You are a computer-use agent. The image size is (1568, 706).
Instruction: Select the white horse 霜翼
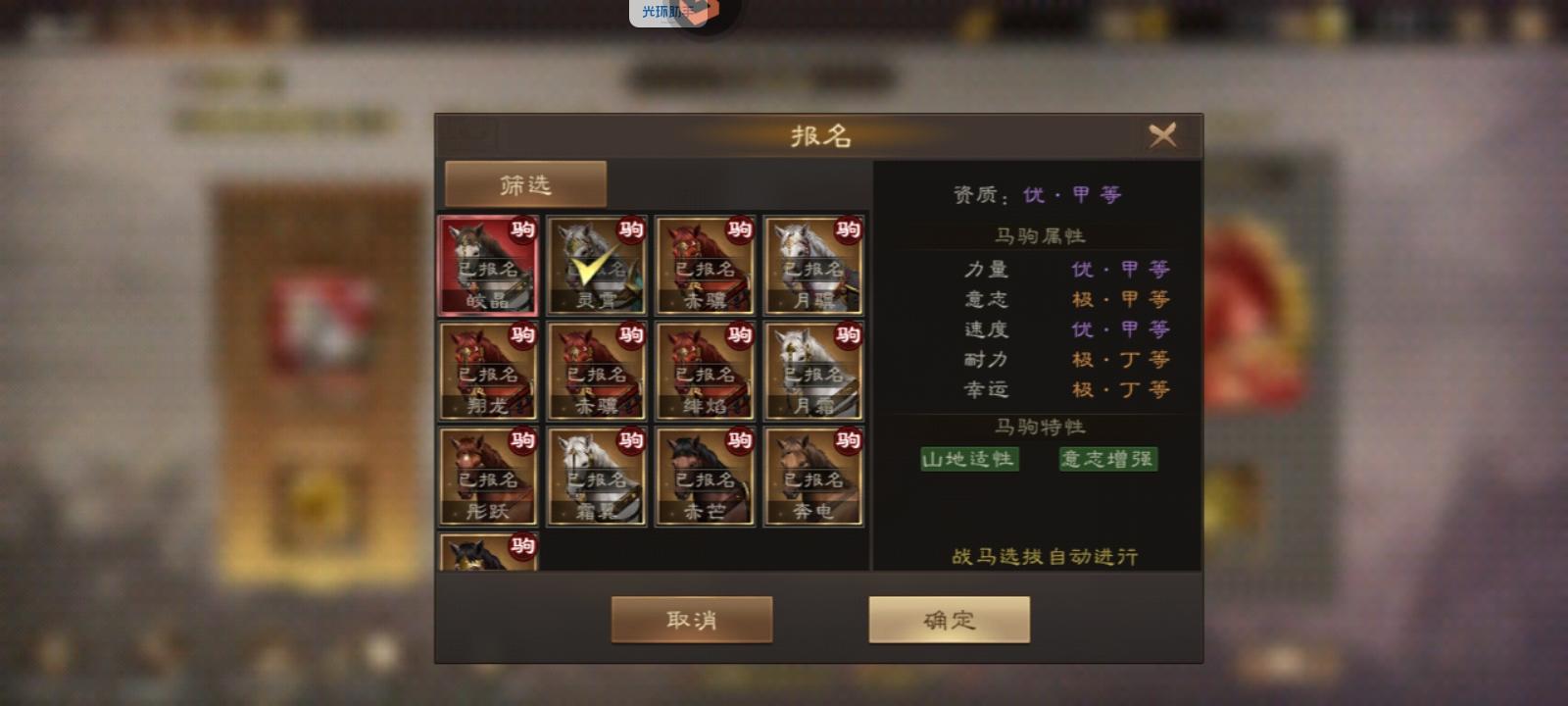[x=596, y=478]
